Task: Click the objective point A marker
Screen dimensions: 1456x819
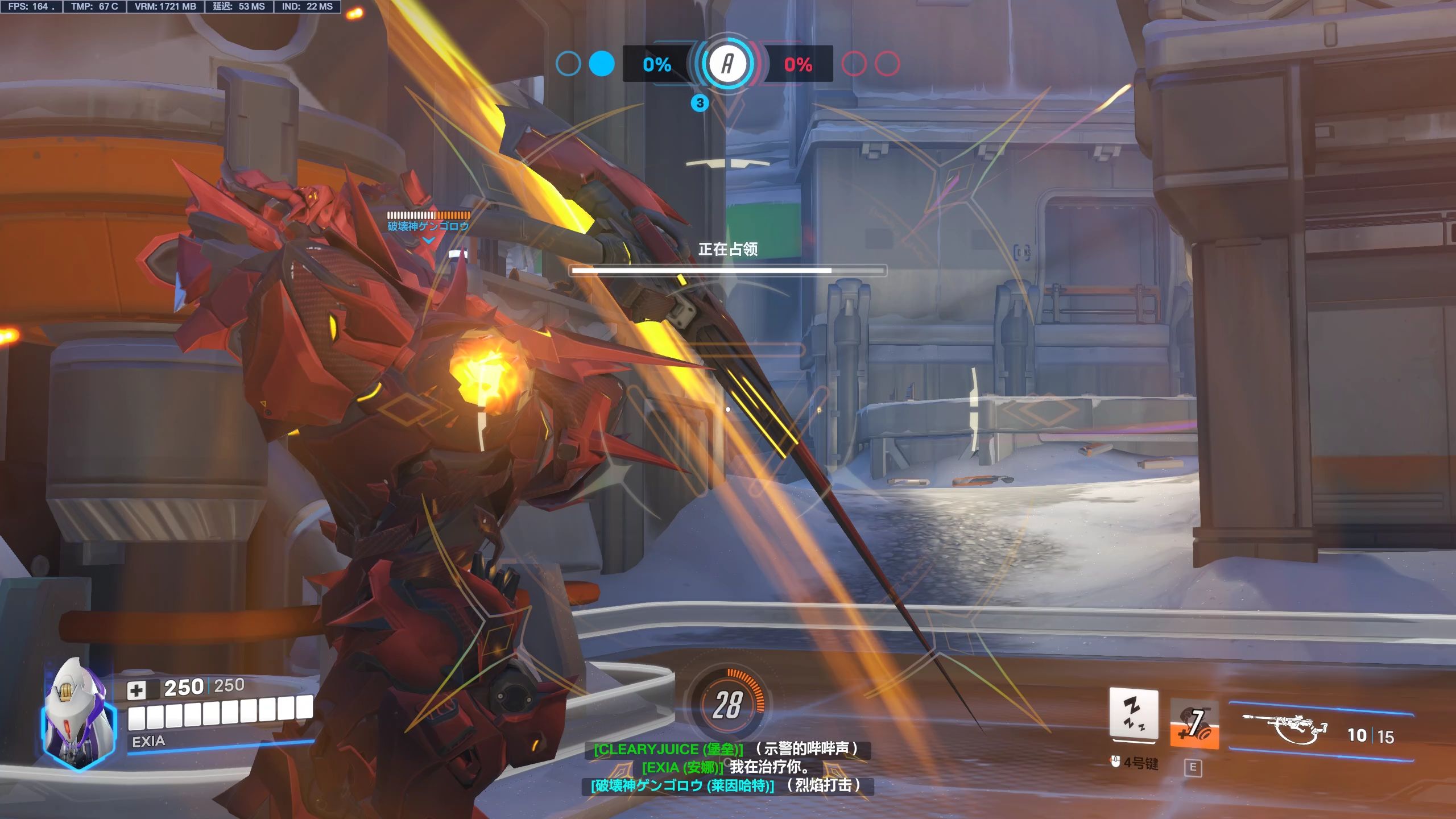Action: click(x=727, y=64)
